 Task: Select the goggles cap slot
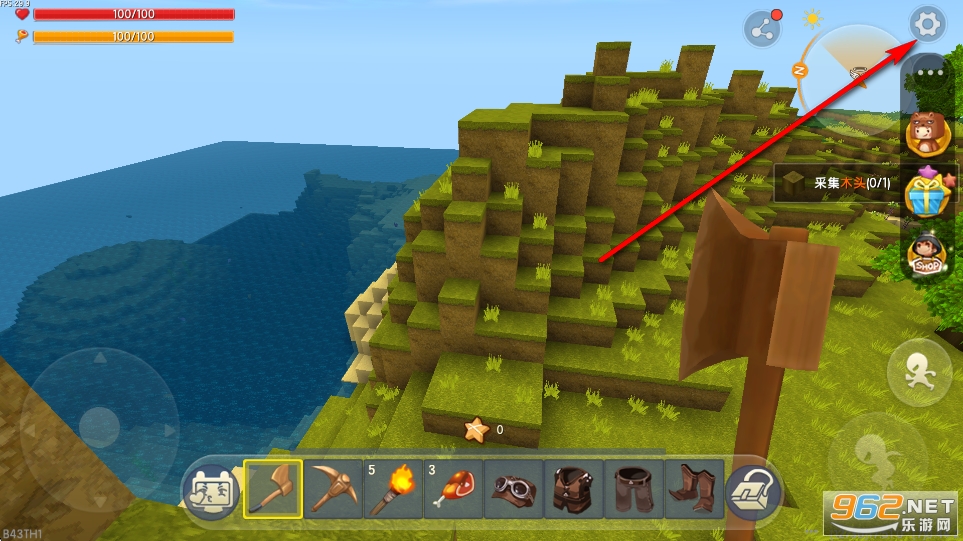pos(513,489)
